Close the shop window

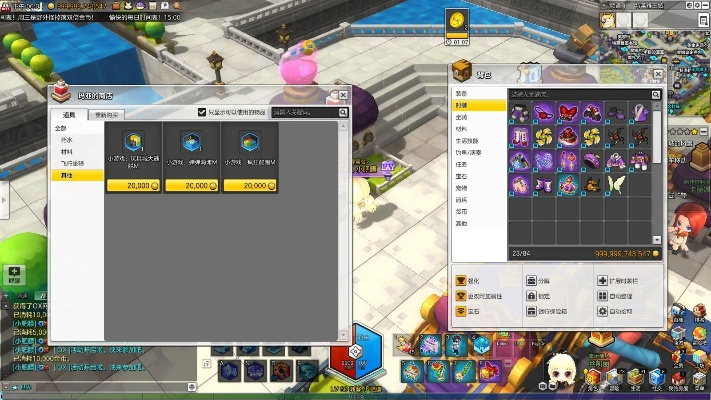coord(343,93)
